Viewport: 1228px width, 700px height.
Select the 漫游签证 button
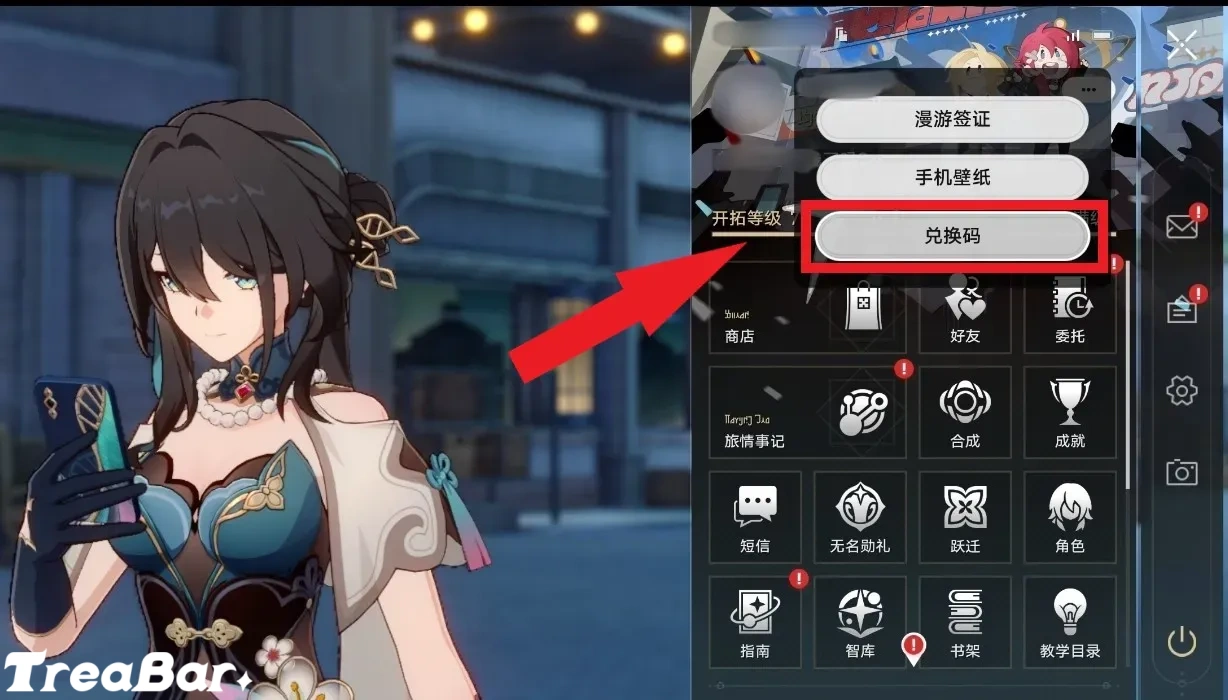(951, 120)
